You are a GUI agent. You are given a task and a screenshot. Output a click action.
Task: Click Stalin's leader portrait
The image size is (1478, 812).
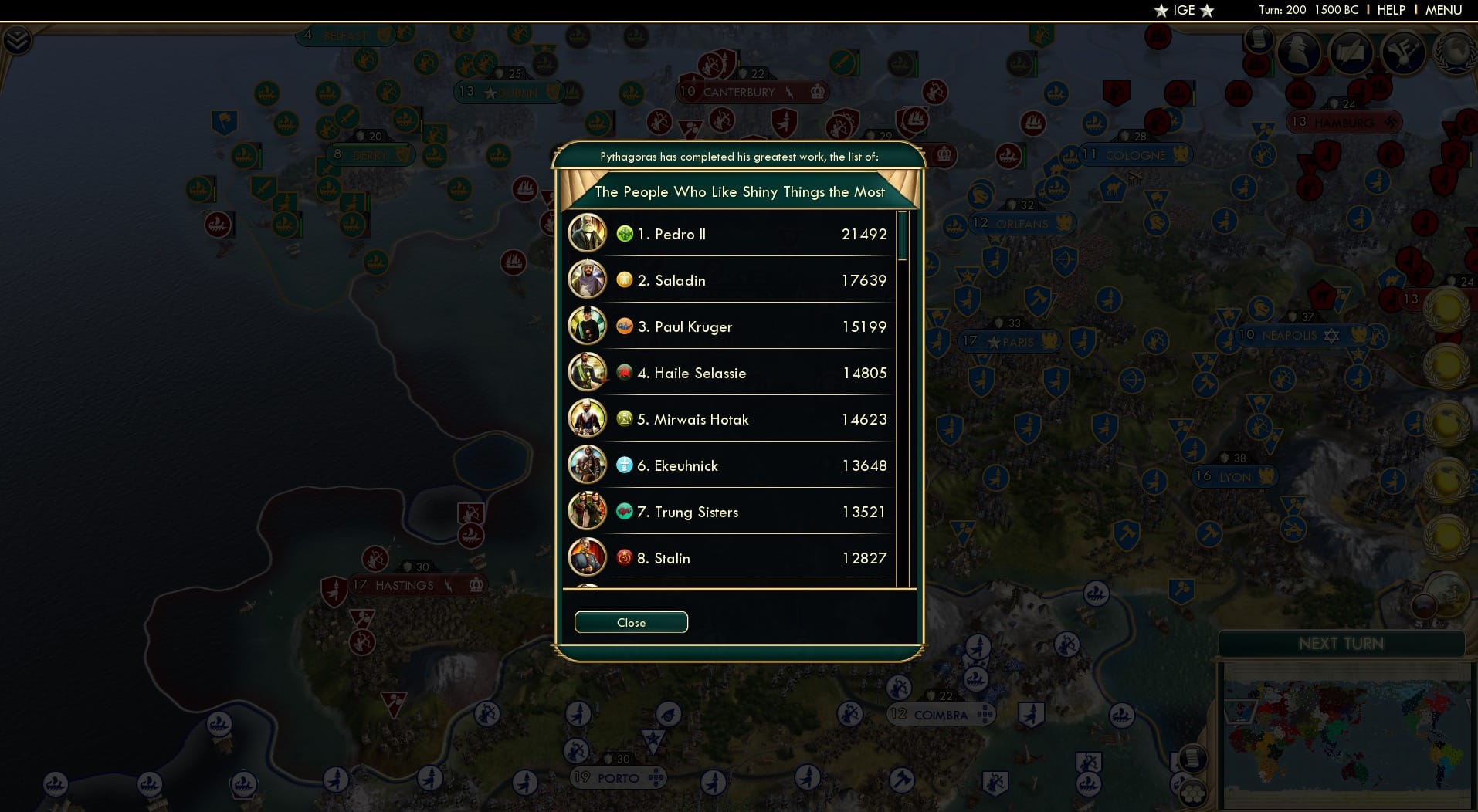pos(588,557)
